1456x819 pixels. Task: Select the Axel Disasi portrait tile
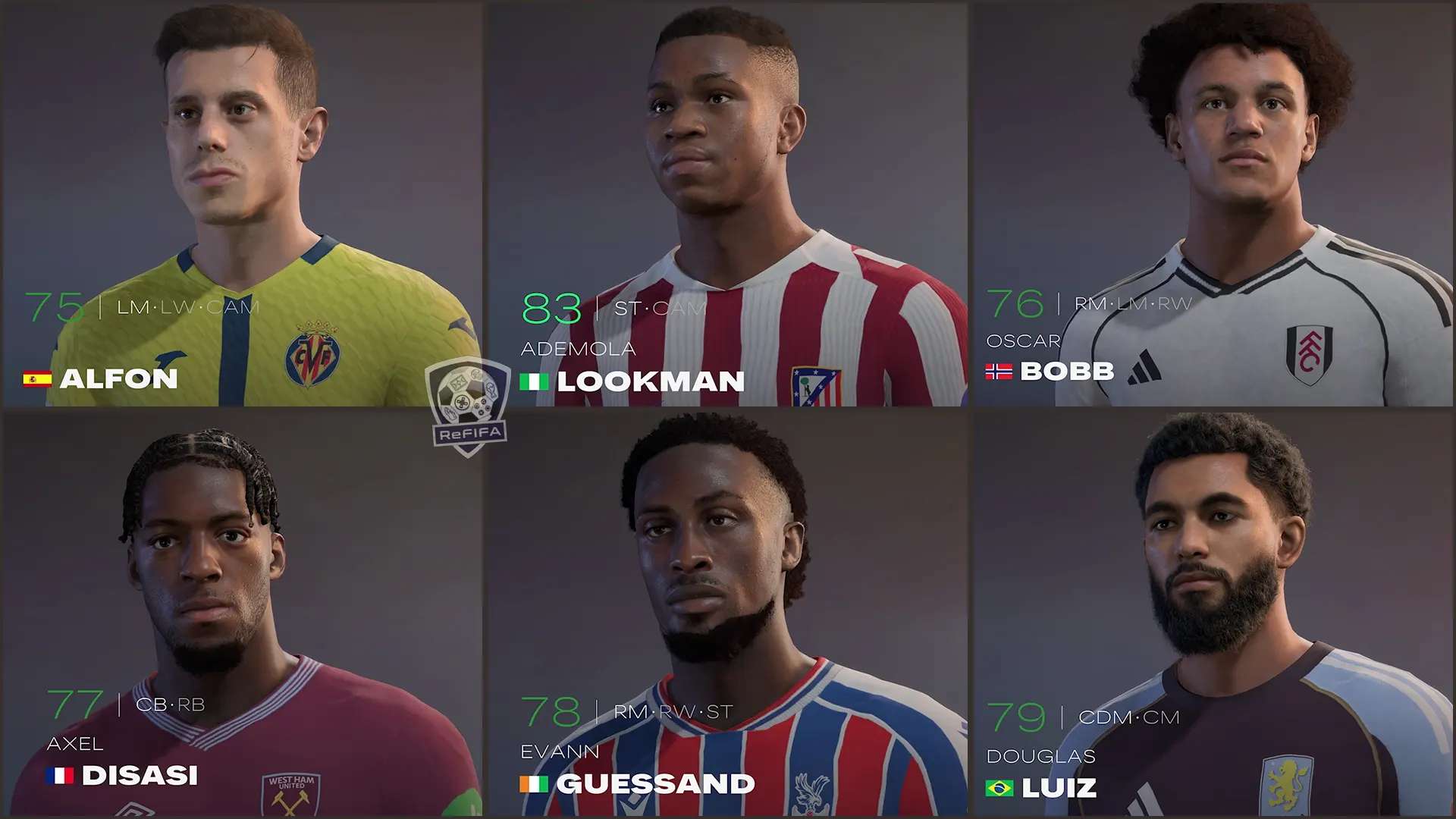pyautogui.click(x=241, y=614)
